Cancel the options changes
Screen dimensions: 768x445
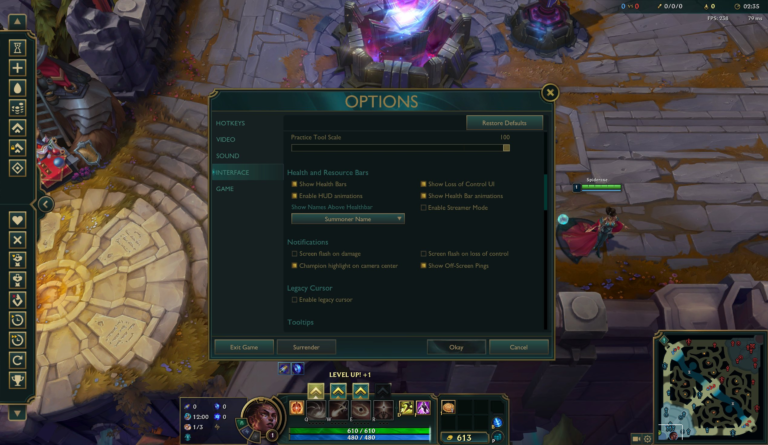click(x=518, y=347)
